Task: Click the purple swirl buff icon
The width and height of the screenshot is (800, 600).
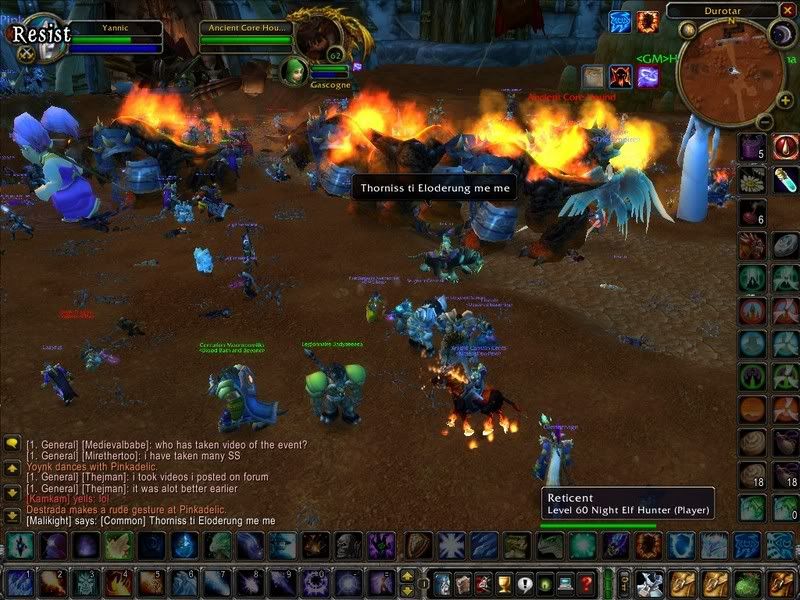Action: point(648,76)
